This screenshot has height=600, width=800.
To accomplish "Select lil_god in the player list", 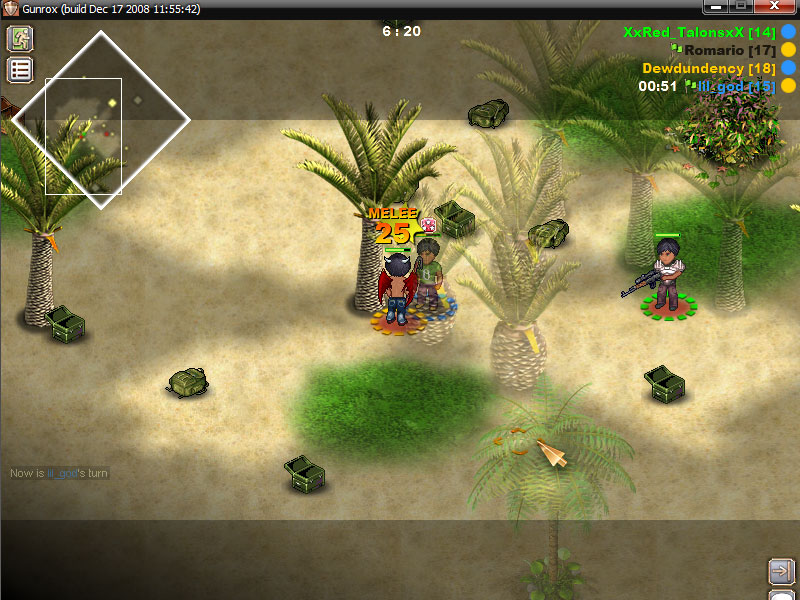I will 736,86.
